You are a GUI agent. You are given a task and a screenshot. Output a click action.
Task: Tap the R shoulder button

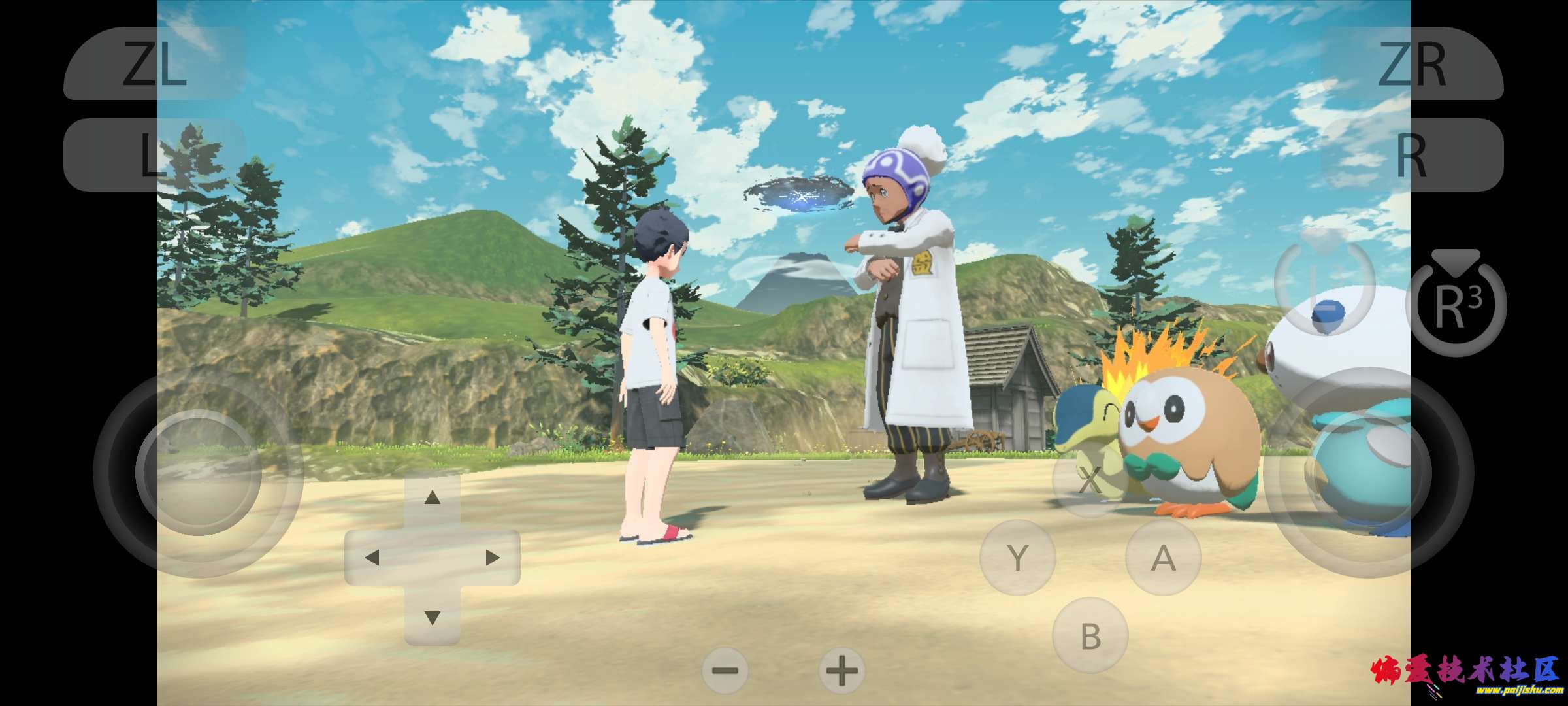coord(1412,155)
